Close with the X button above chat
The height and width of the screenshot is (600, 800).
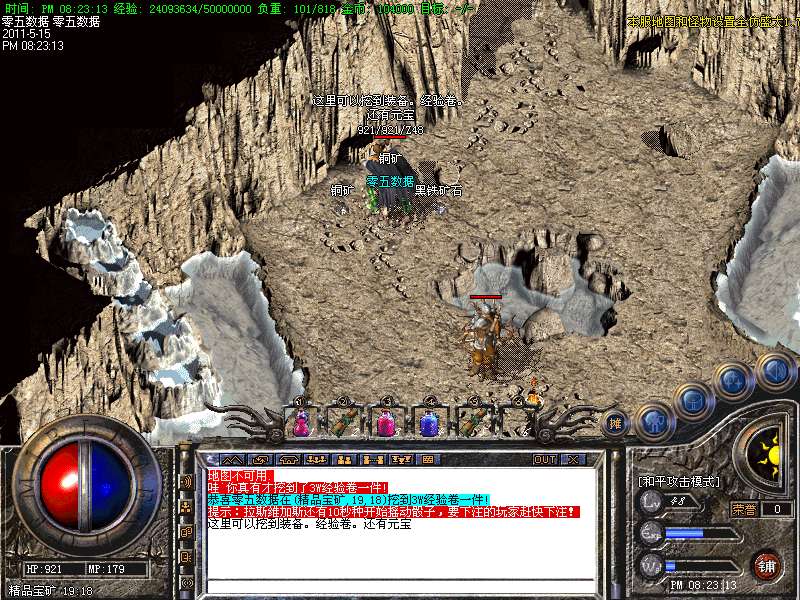[572, 459]
